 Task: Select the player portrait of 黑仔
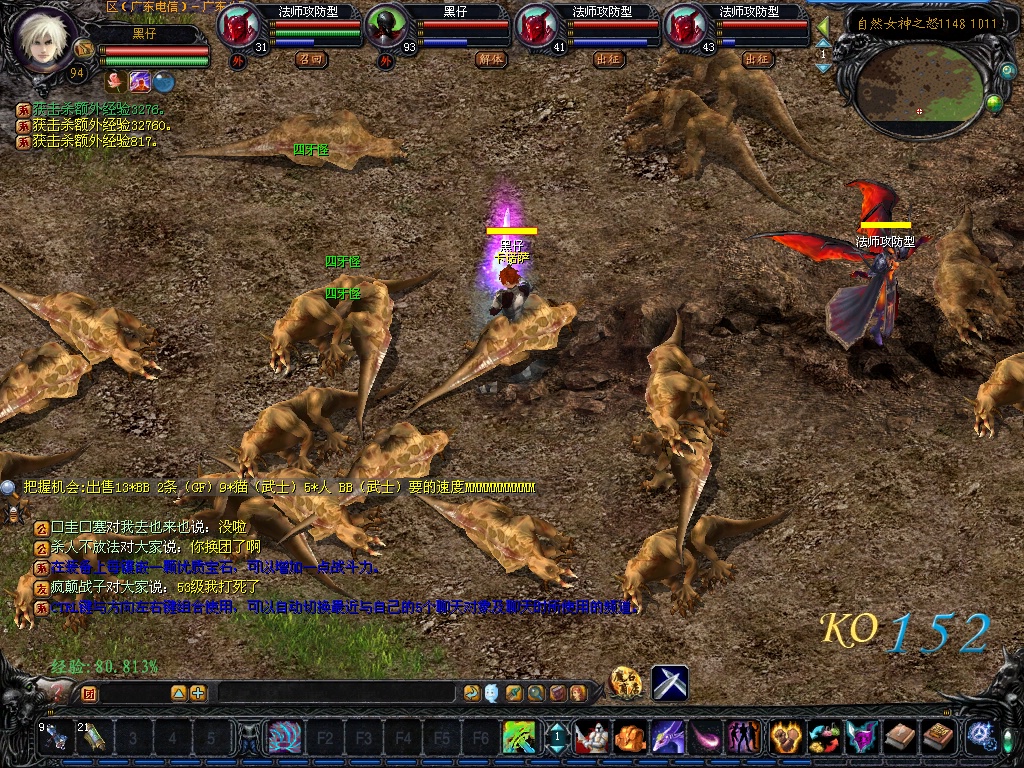click(43, 38)
